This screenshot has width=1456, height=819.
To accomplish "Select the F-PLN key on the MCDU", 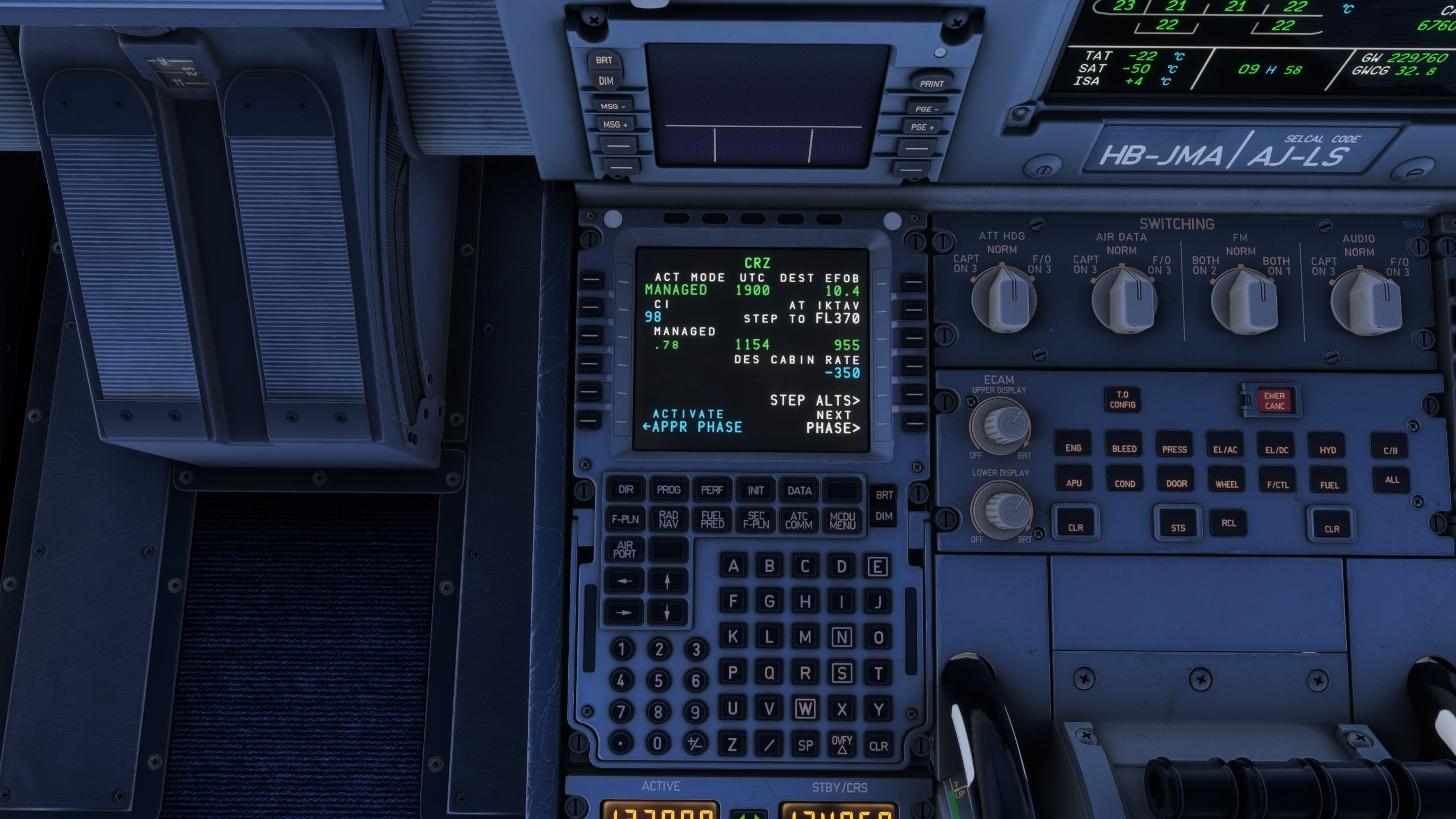I will point(625,519).
